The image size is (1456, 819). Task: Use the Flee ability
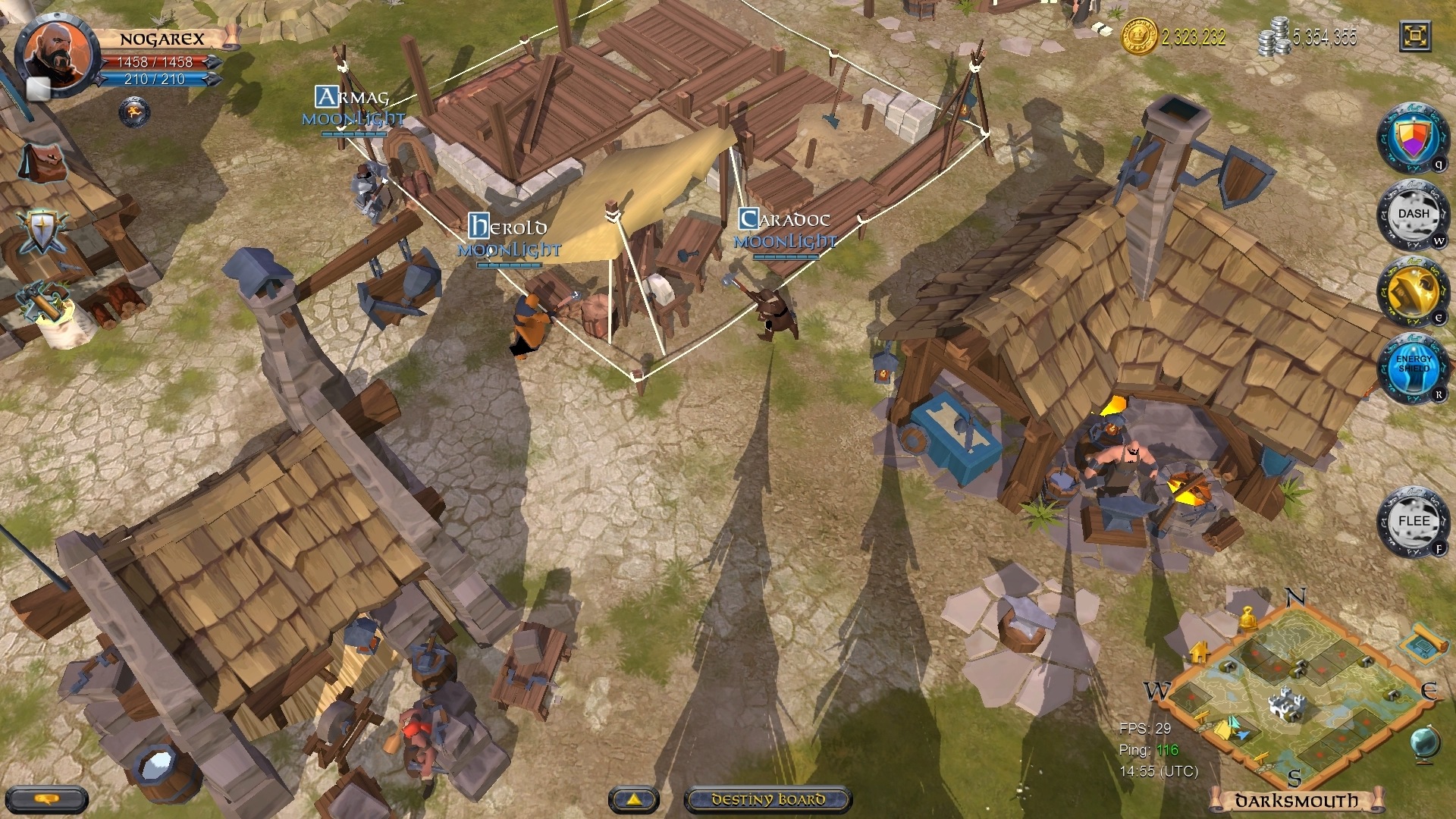pyautogui.click(x=1414, y=521)
